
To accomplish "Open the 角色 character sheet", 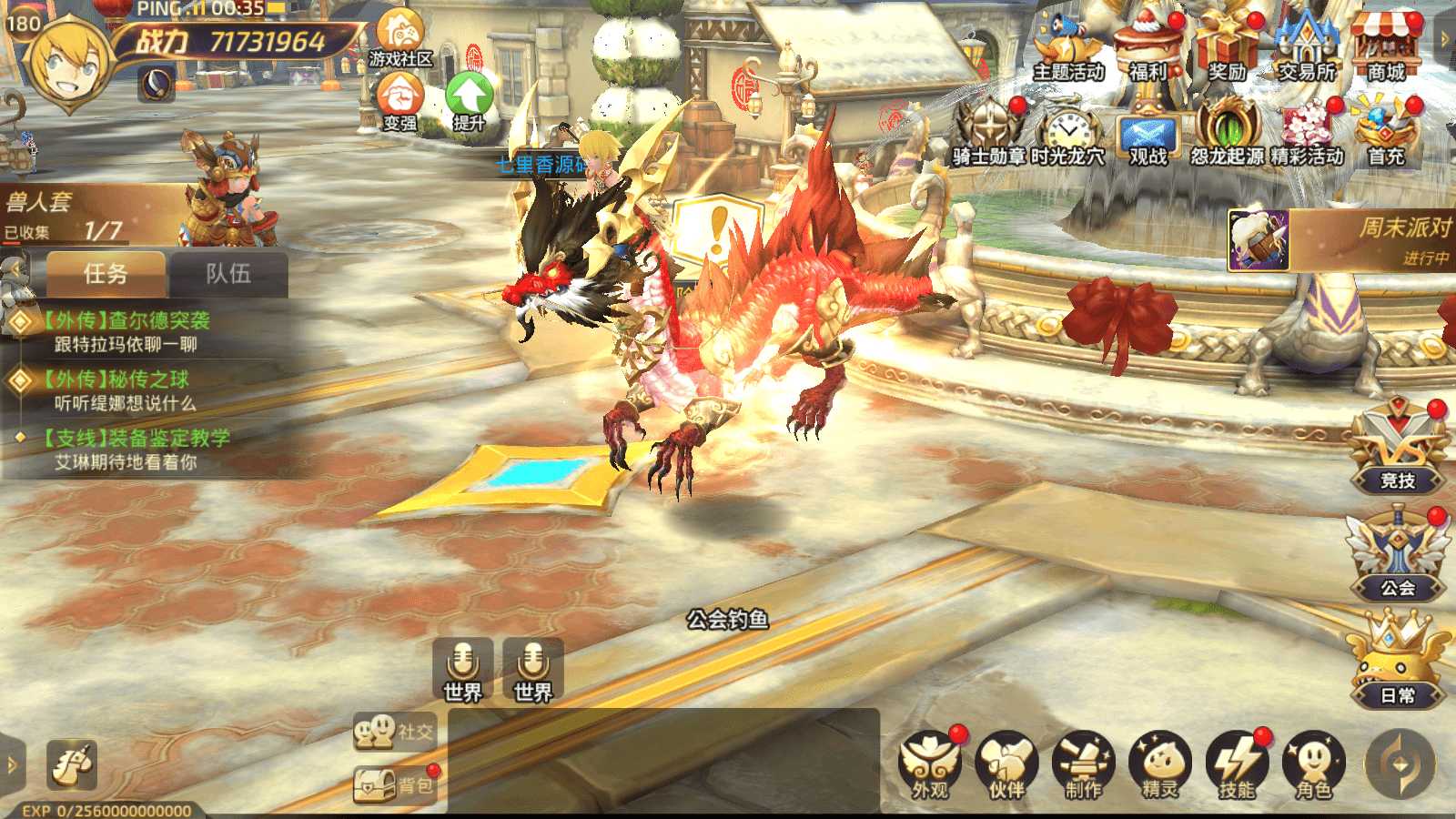I will pyautogui.click(x=1312, y=764).
